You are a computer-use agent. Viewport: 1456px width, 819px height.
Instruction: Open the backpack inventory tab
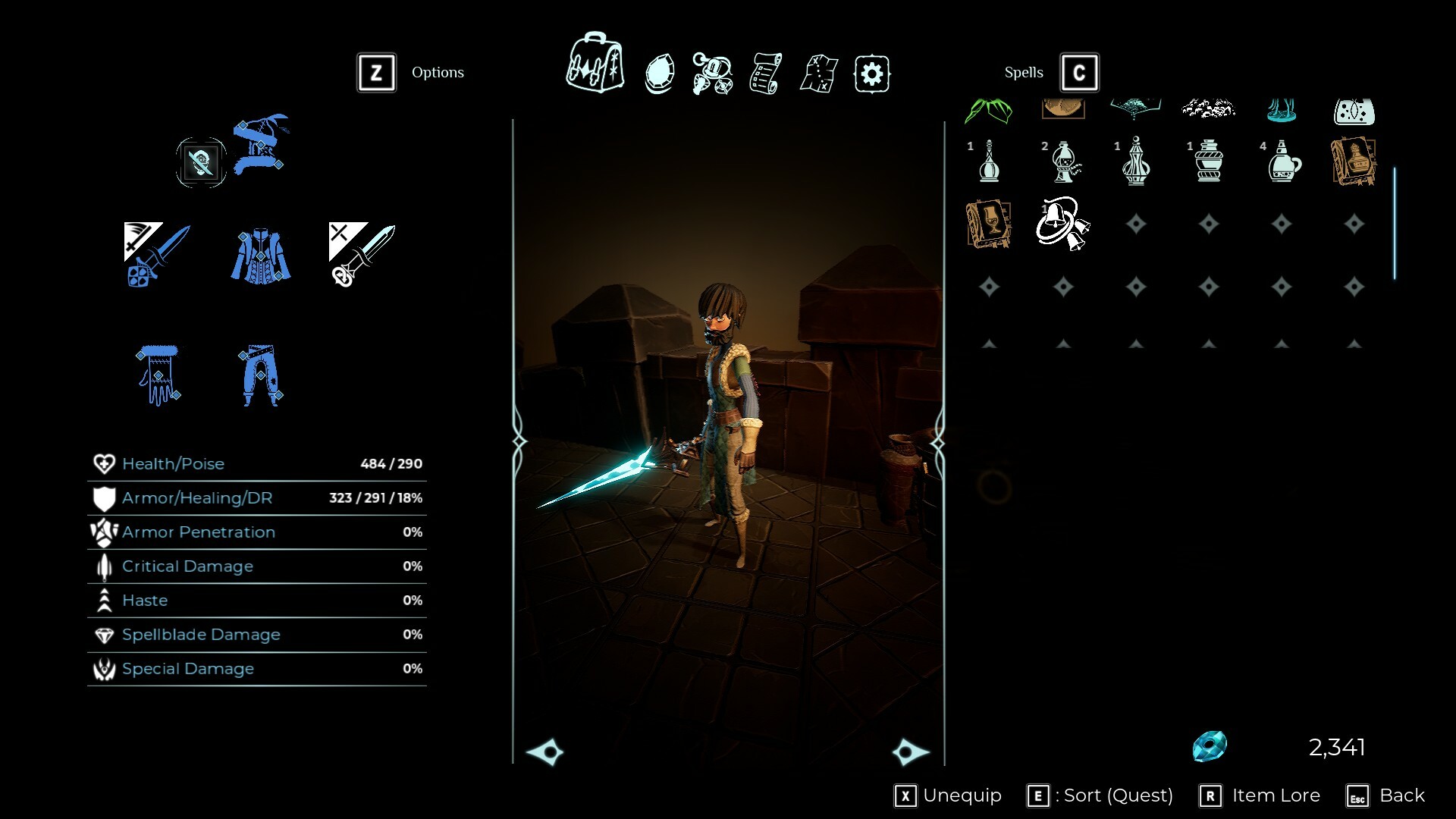pos(595,64)
